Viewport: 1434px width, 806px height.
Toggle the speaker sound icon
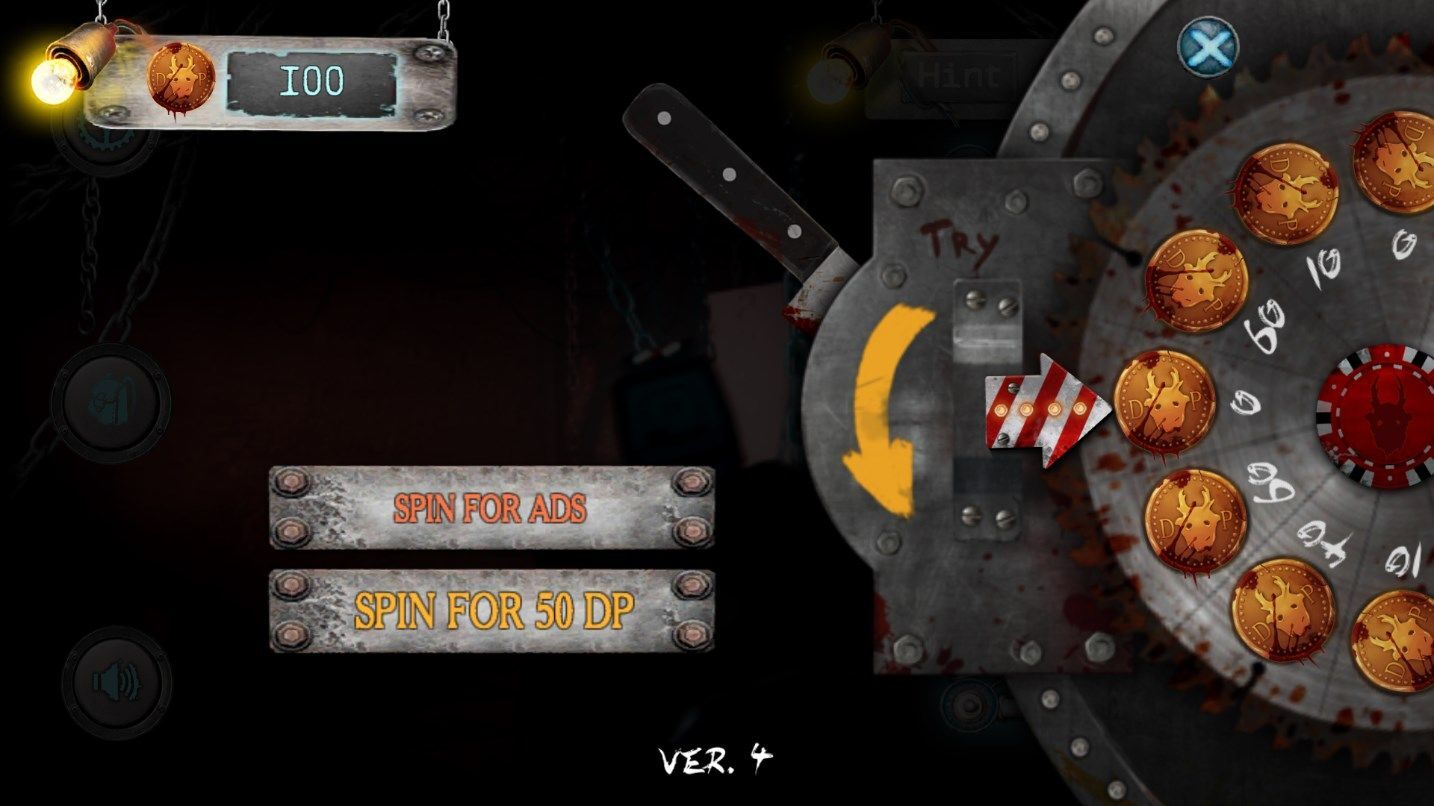click(x=116, y=683)
